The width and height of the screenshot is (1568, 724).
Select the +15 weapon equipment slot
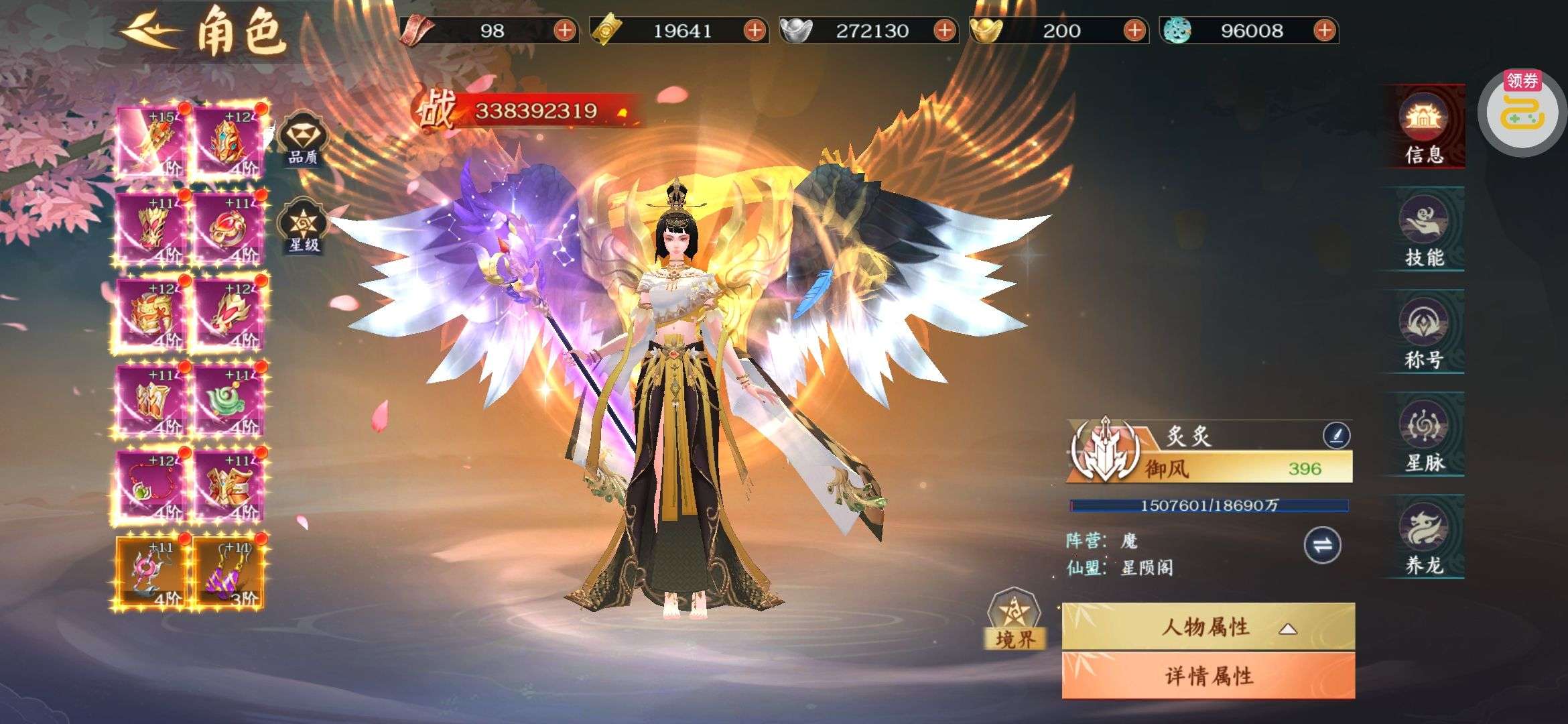(x=151, y=141)
